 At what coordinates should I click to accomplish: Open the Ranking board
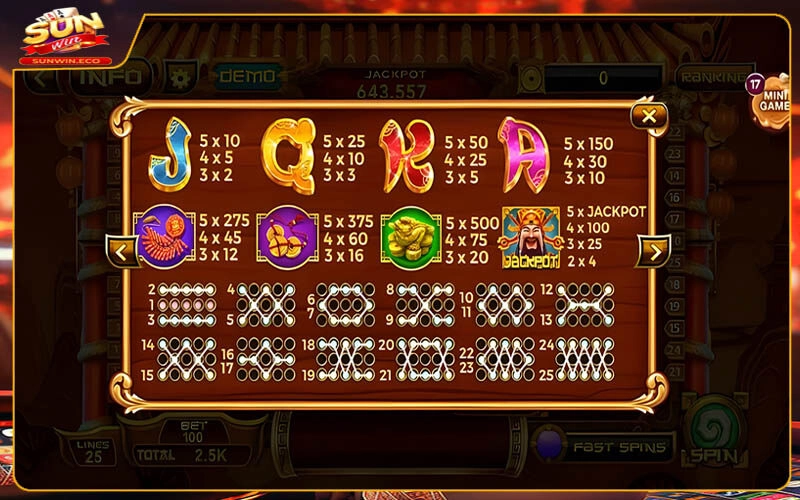710,77
